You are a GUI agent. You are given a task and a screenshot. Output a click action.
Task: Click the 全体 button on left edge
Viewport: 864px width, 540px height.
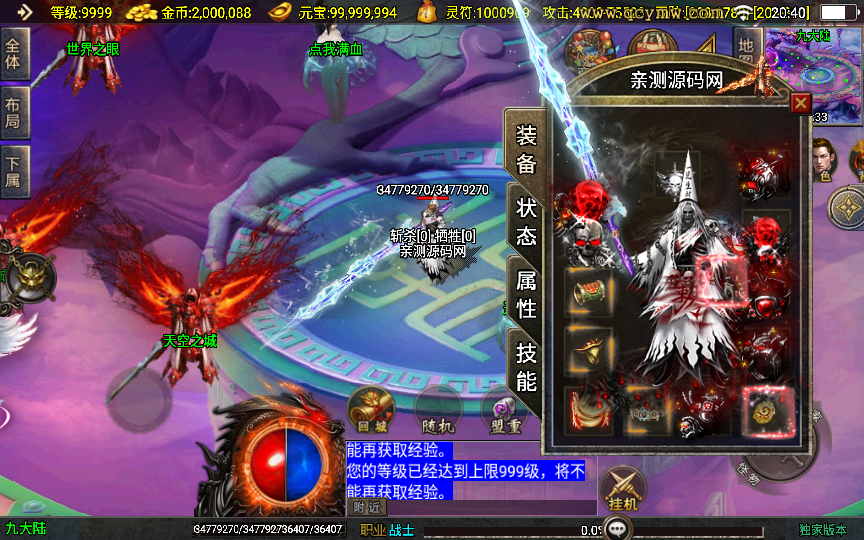point(14,55)
